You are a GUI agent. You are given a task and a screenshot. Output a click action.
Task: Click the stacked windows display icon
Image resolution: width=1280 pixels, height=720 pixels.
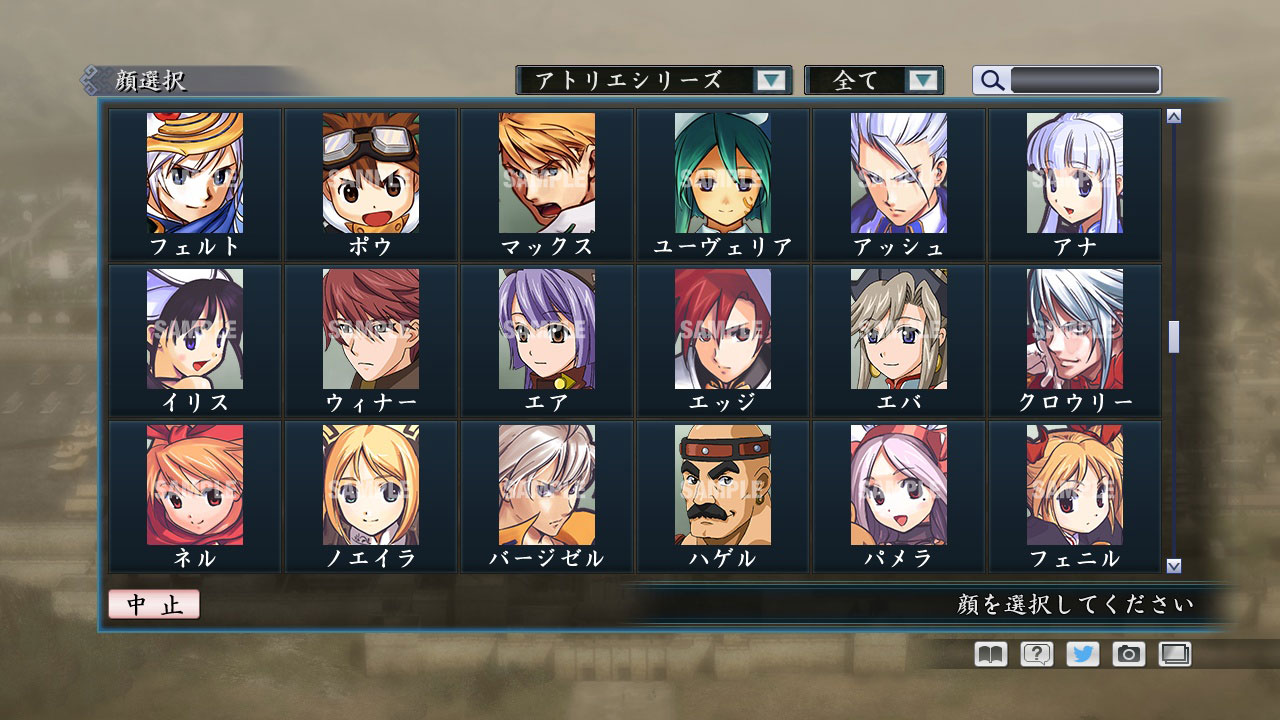click(x=1176, y=654)
